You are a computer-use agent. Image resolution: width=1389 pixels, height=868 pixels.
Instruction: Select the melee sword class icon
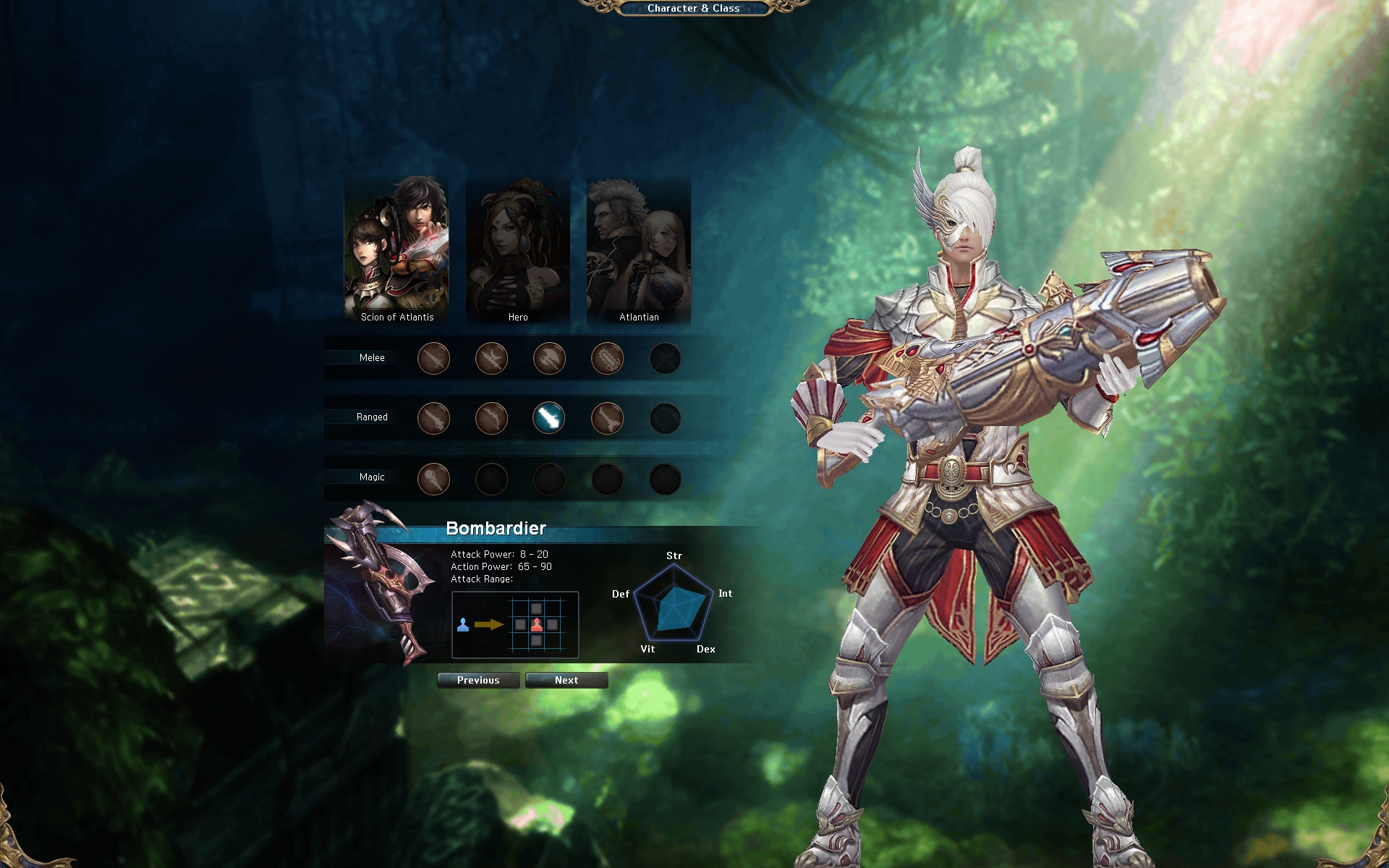[x=434, y=358]
